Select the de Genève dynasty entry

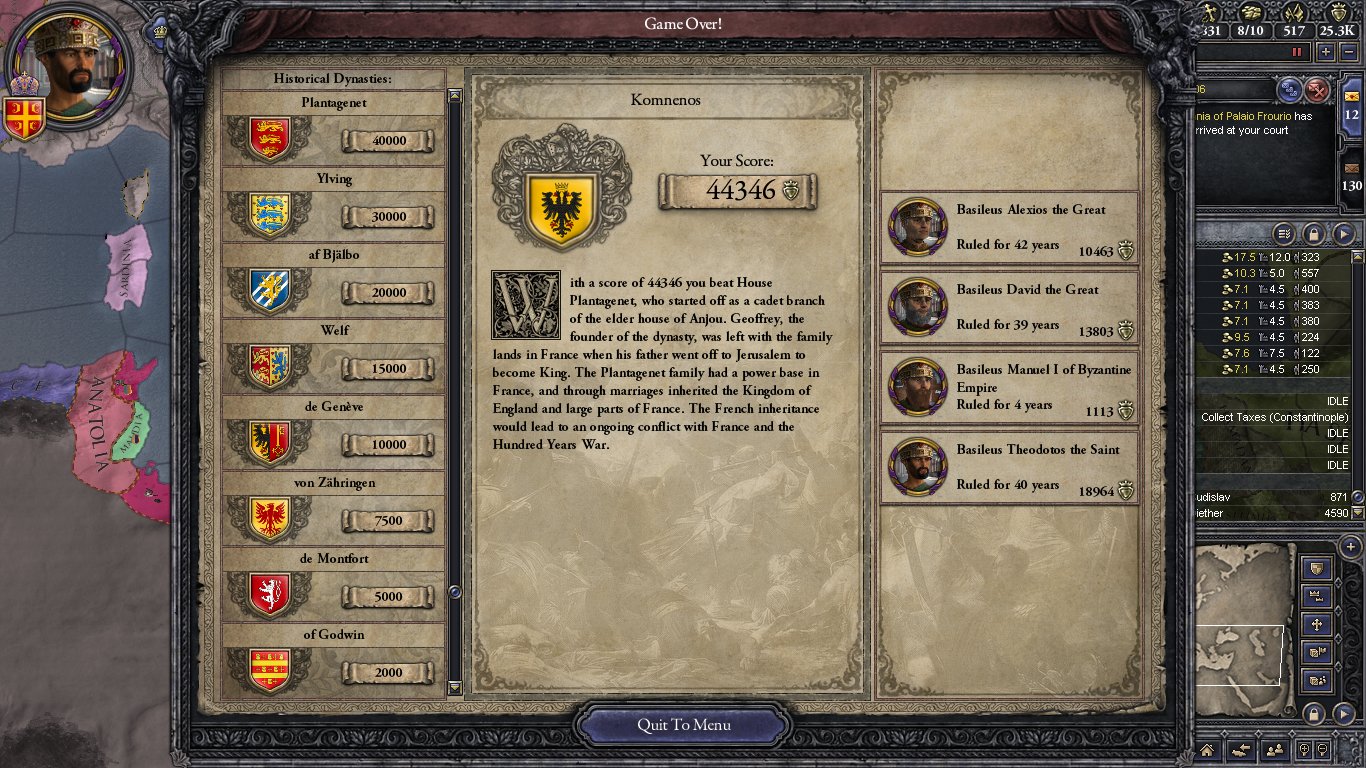click(x=333, y=432)
